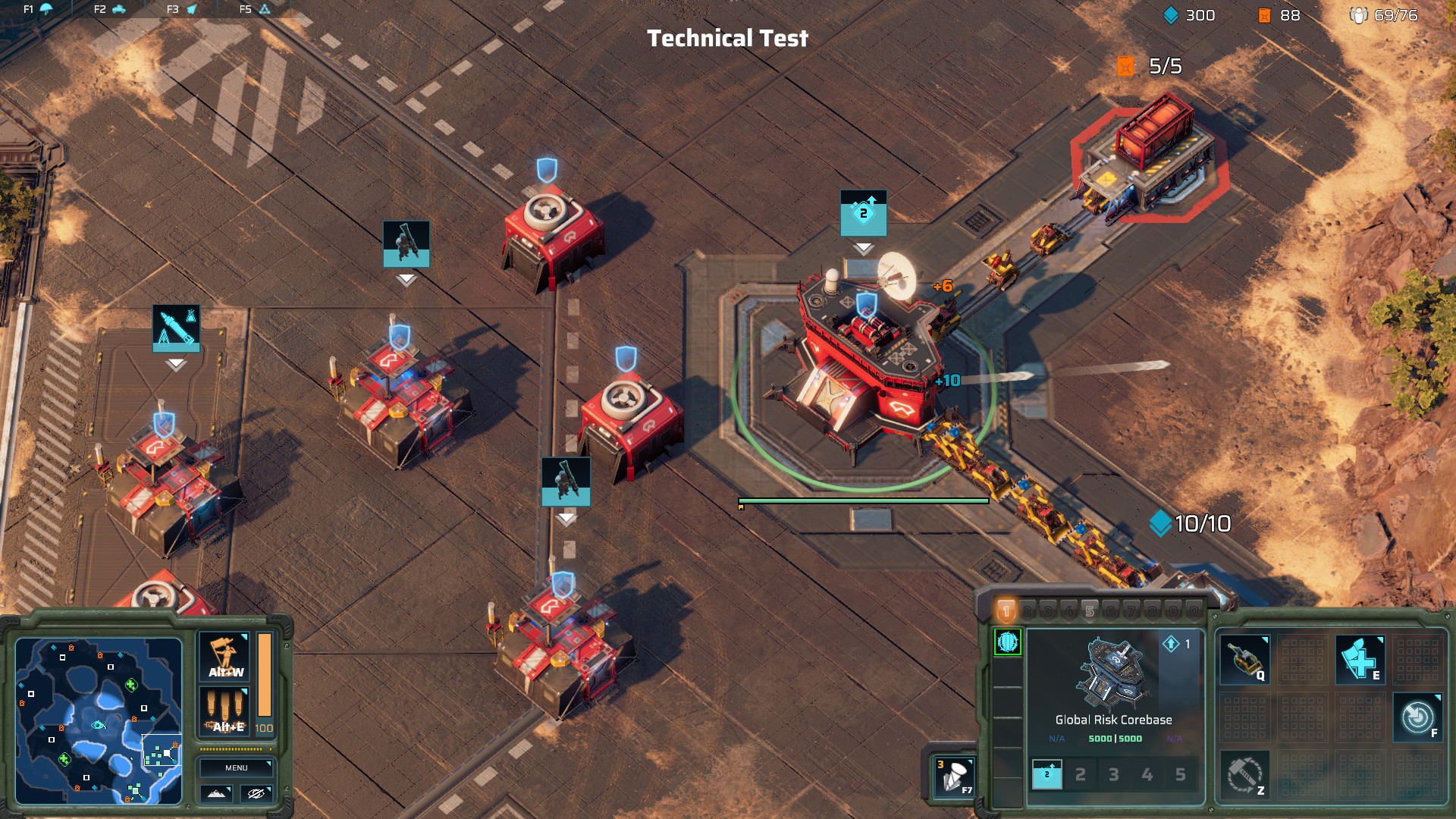
Task: Activate the flag-bearer soldier ability
Action: [x=224, y=657]
